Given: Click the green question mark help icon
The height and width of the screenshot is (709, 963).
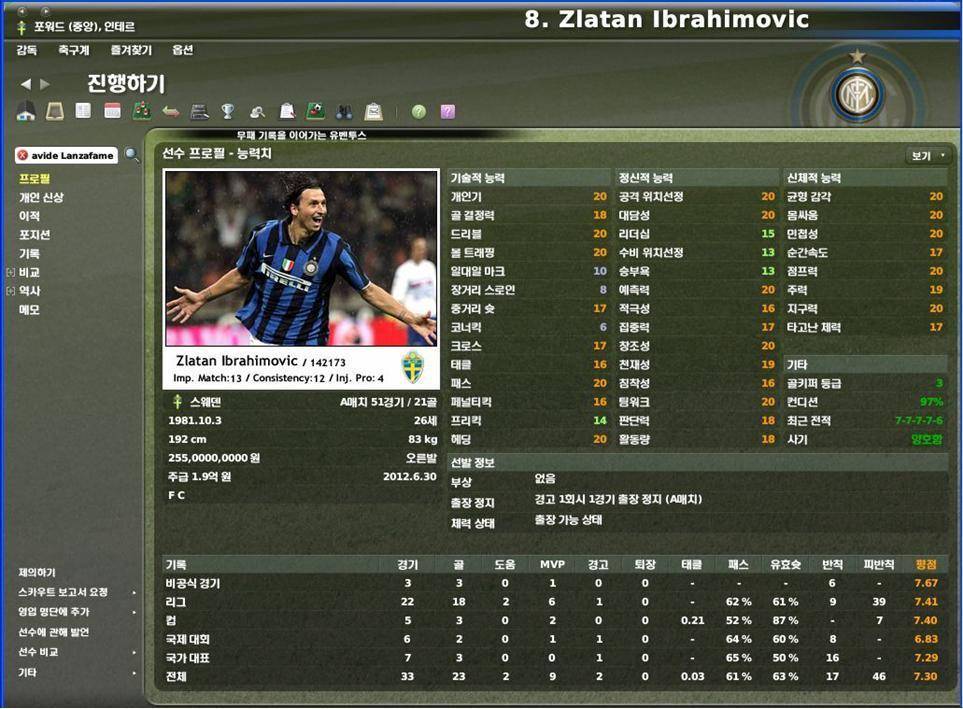Looking at the screenshot, I should pyautogui.click(x=418, y=112).
